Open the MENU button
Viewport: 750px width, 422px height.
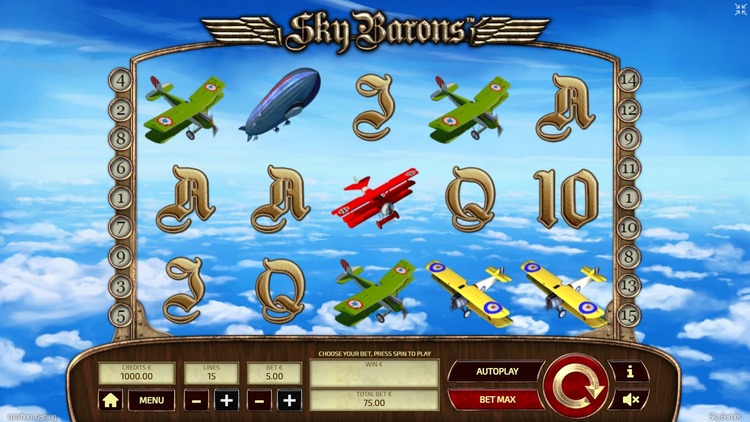click(x=151, y=400)
